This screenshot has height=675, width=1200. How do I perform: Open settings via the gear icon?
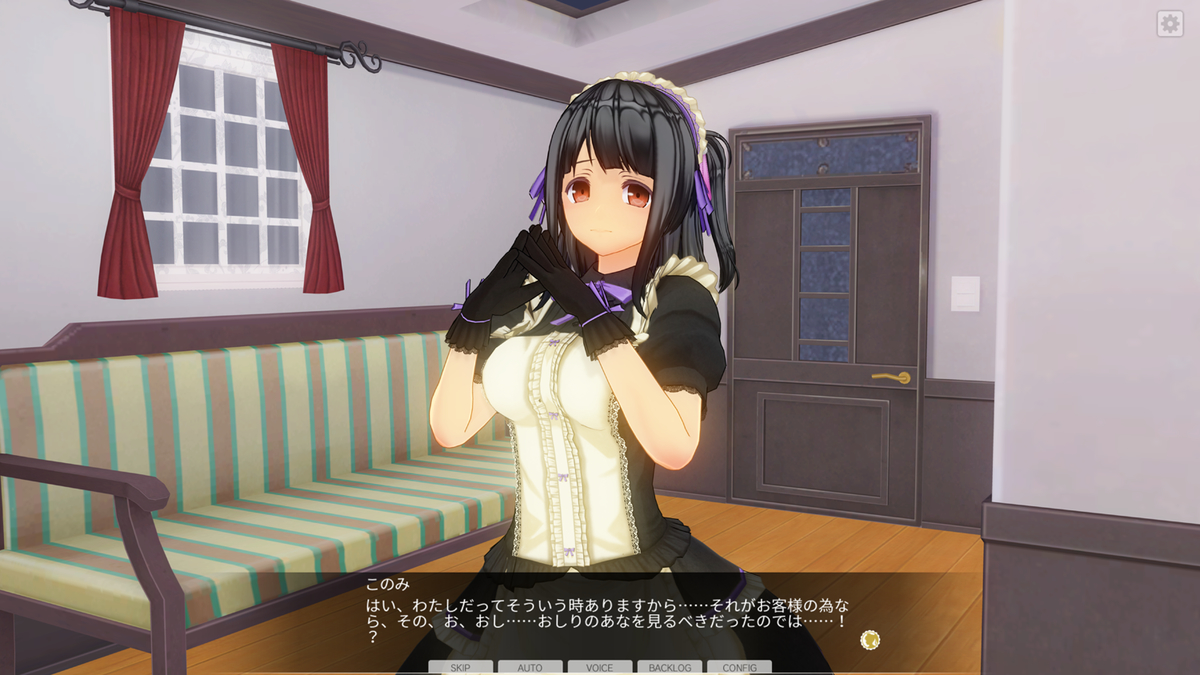pyautogui.click(x=1170, y=24)
